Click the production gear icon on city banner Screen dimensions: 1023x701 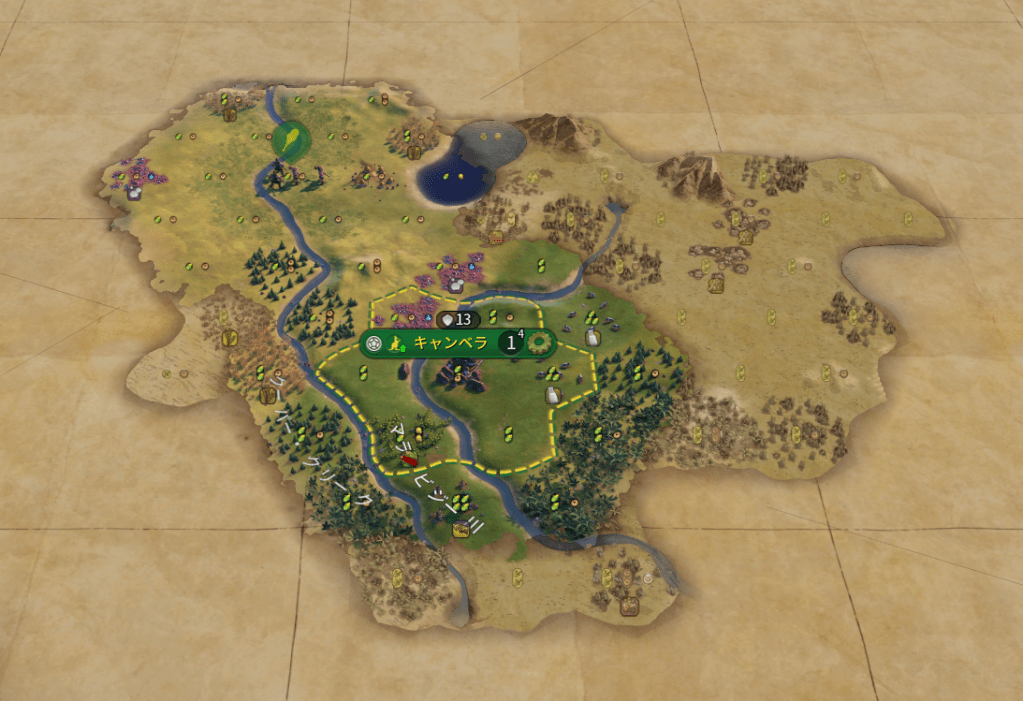(x=540, y=343)
